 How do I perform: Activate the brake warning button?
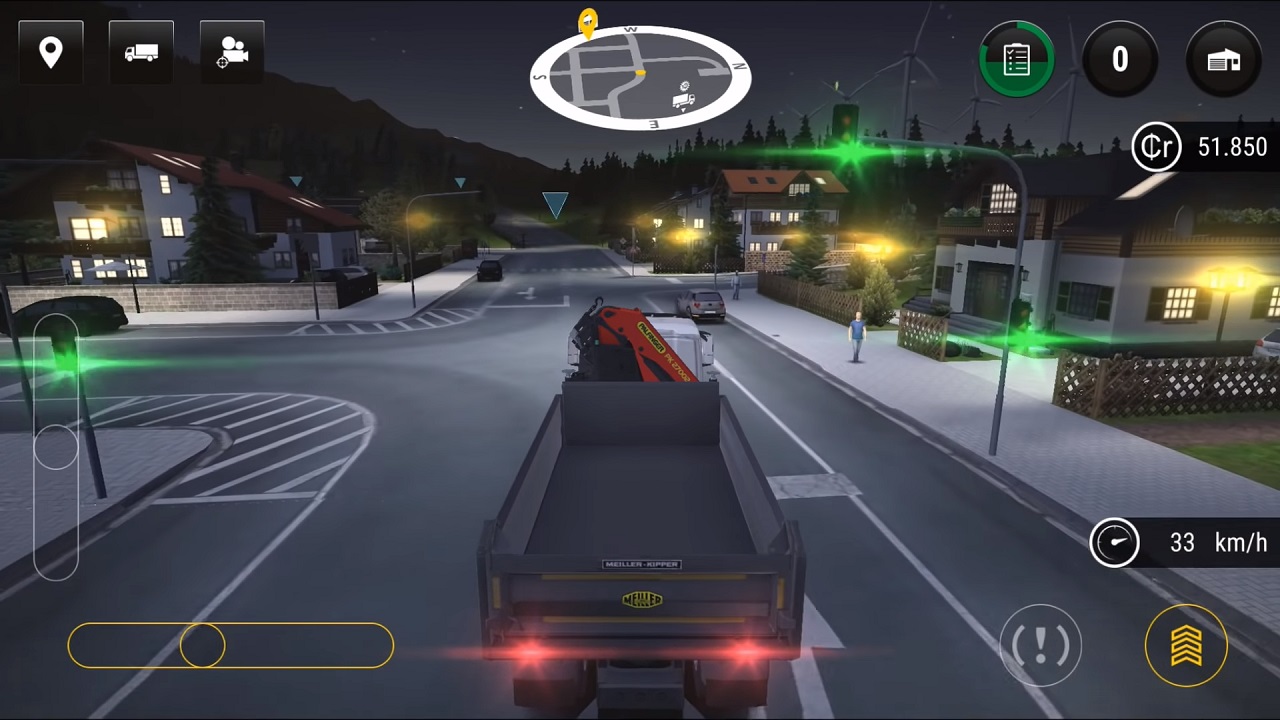click(x=1040, y=645)
